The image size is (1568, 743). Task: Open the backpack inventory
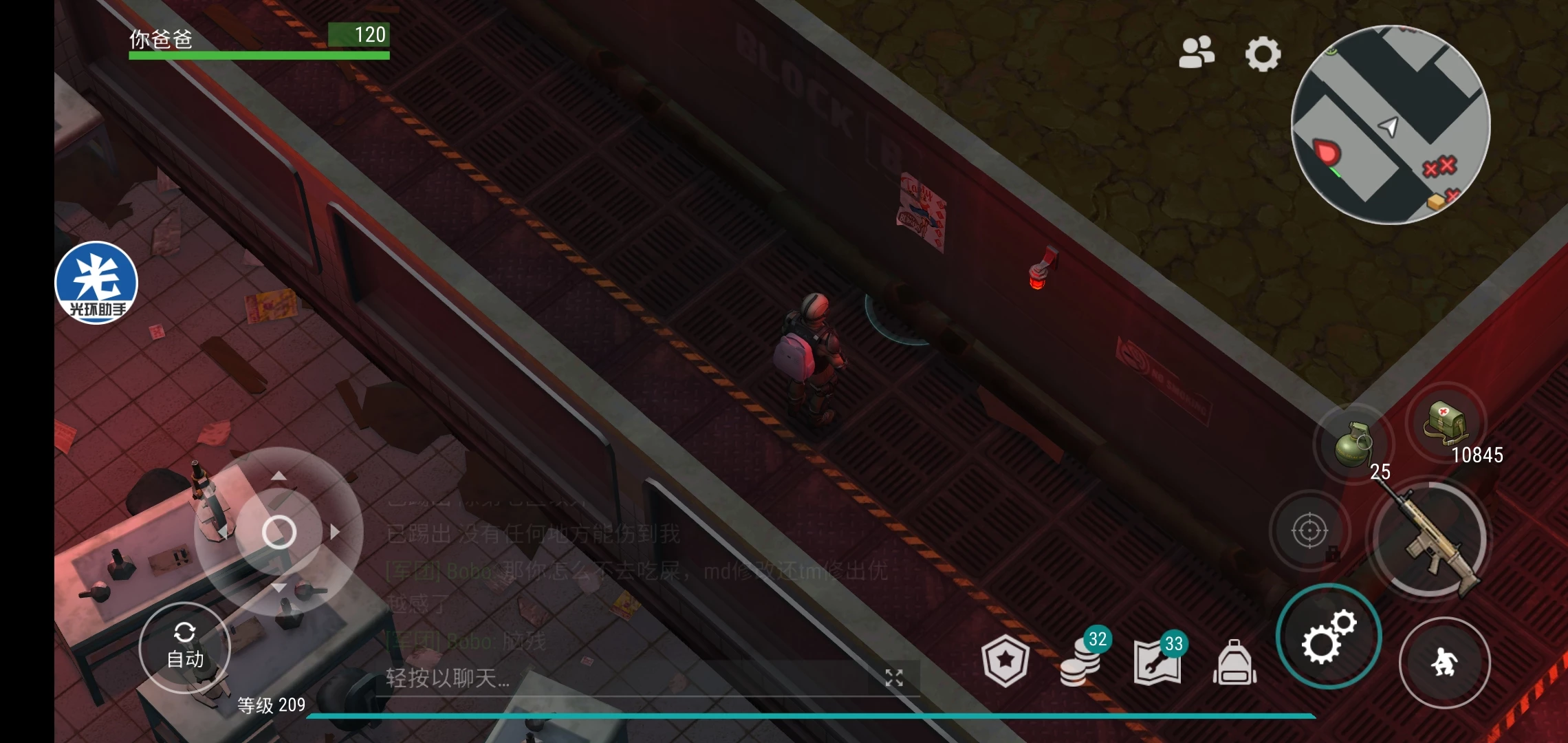[x=1234, y=663]
